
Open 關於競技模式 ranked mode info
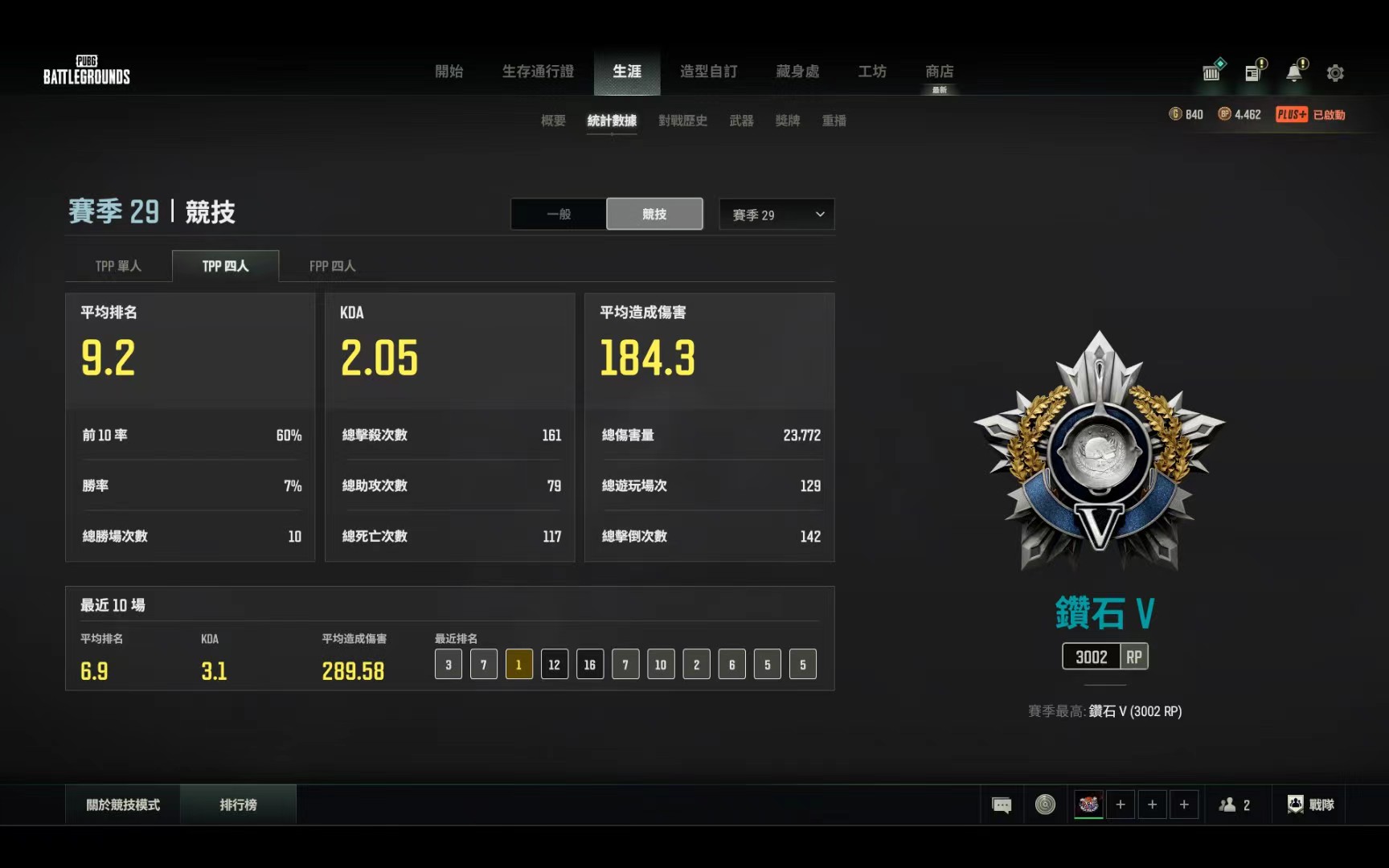123,805
